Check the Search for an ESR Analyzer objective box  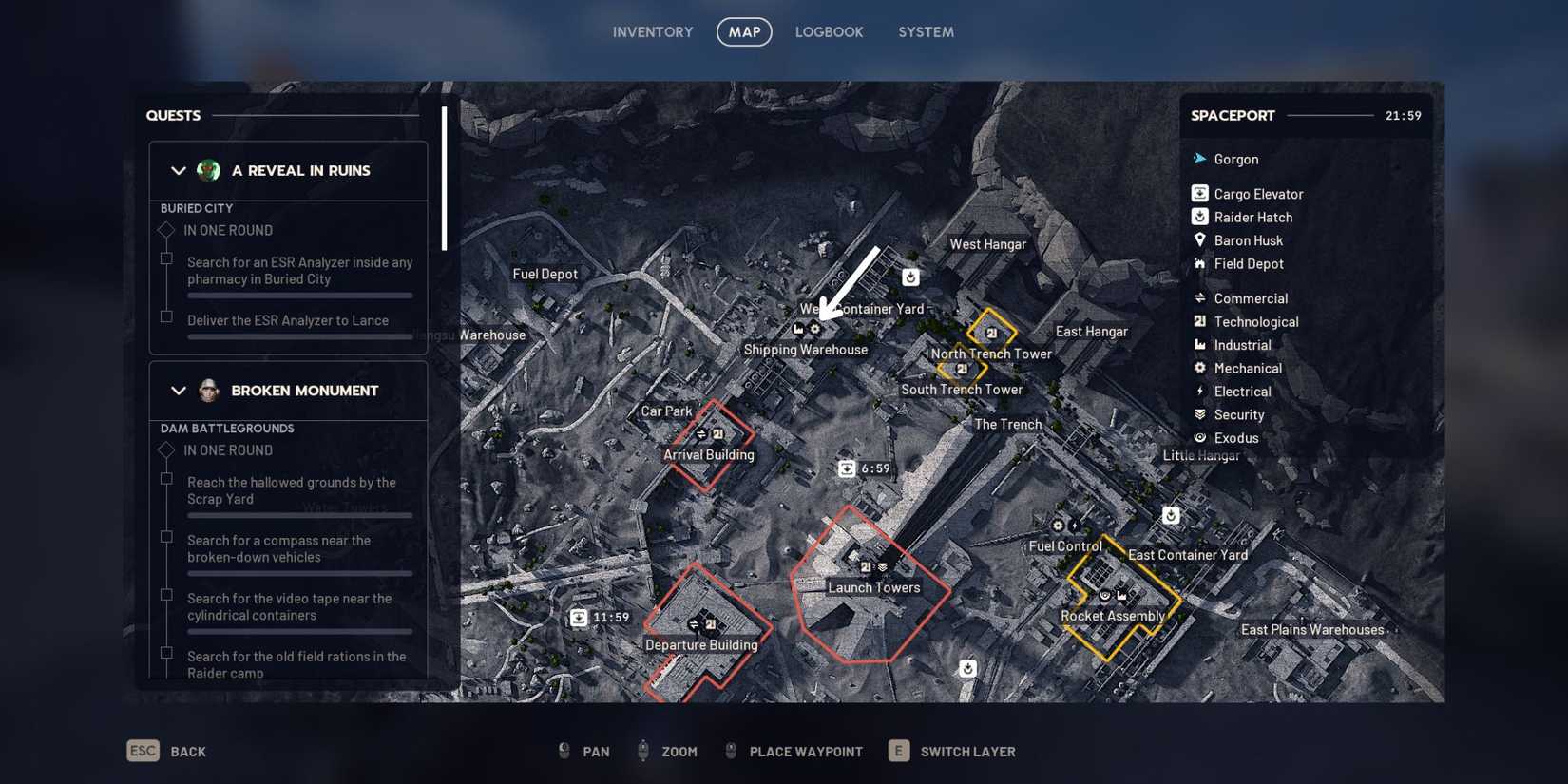coord(165,258)
